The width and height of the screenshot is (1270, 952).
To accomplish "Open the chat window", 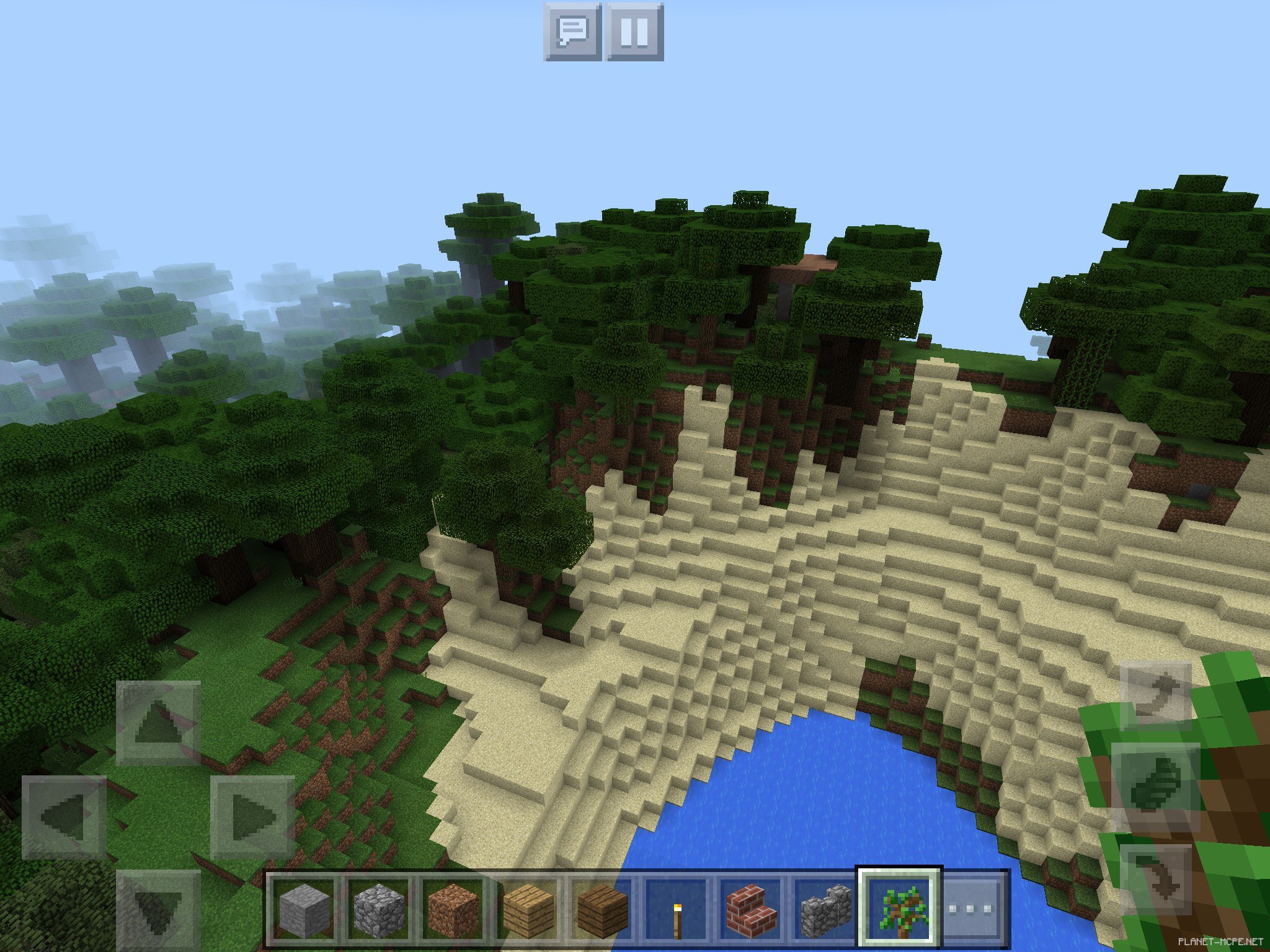I will (572, 32).
